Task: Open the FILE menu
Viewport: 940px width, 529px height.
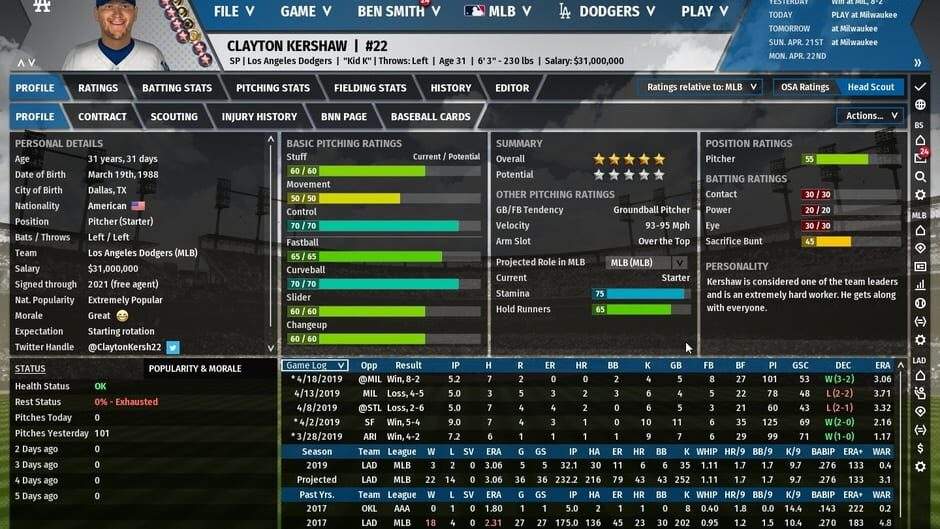Action: (234, 12)
